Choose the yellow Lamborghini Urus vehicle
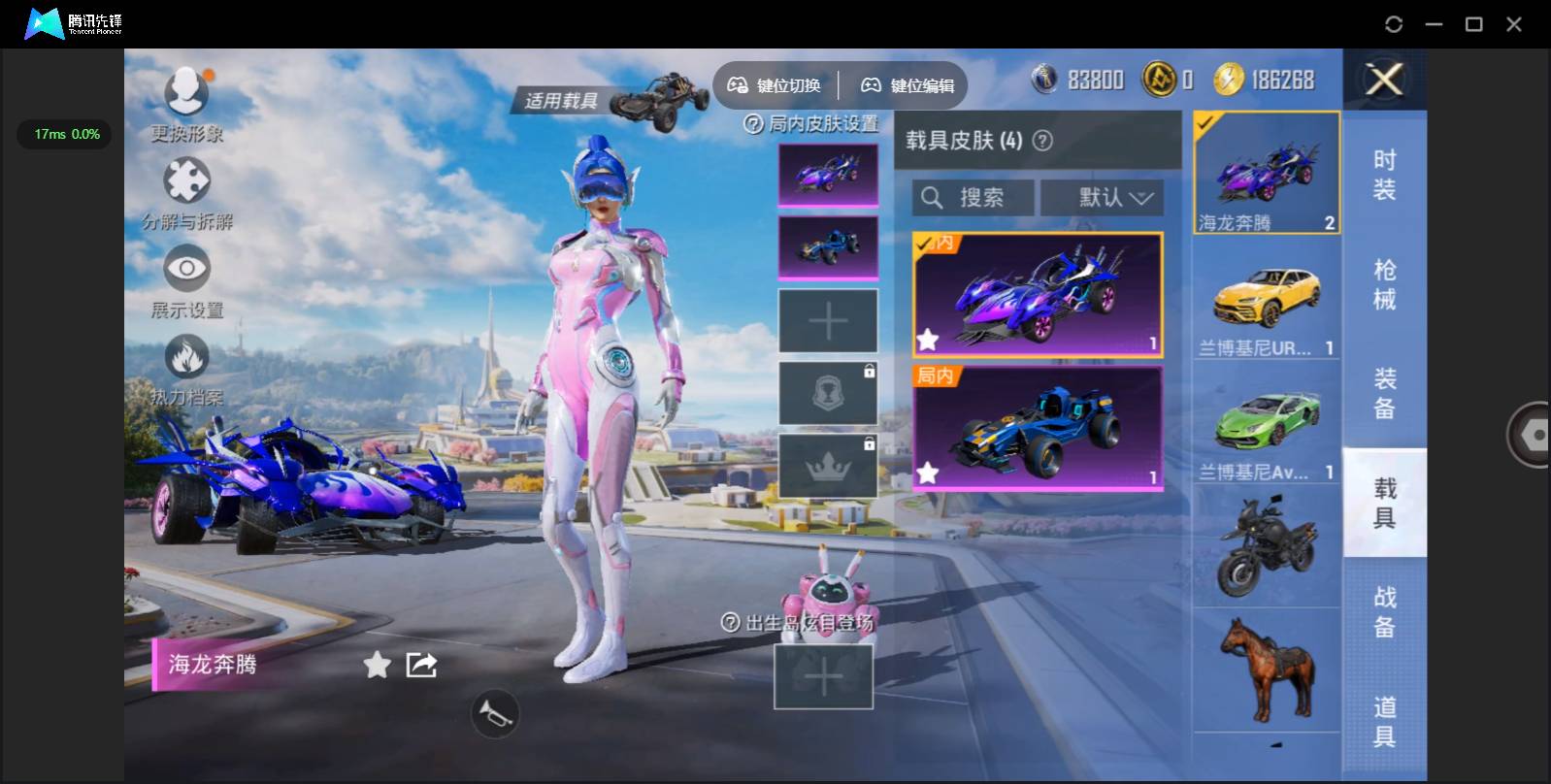This screenshot has width=1551, height=784. coord(1267,301)
